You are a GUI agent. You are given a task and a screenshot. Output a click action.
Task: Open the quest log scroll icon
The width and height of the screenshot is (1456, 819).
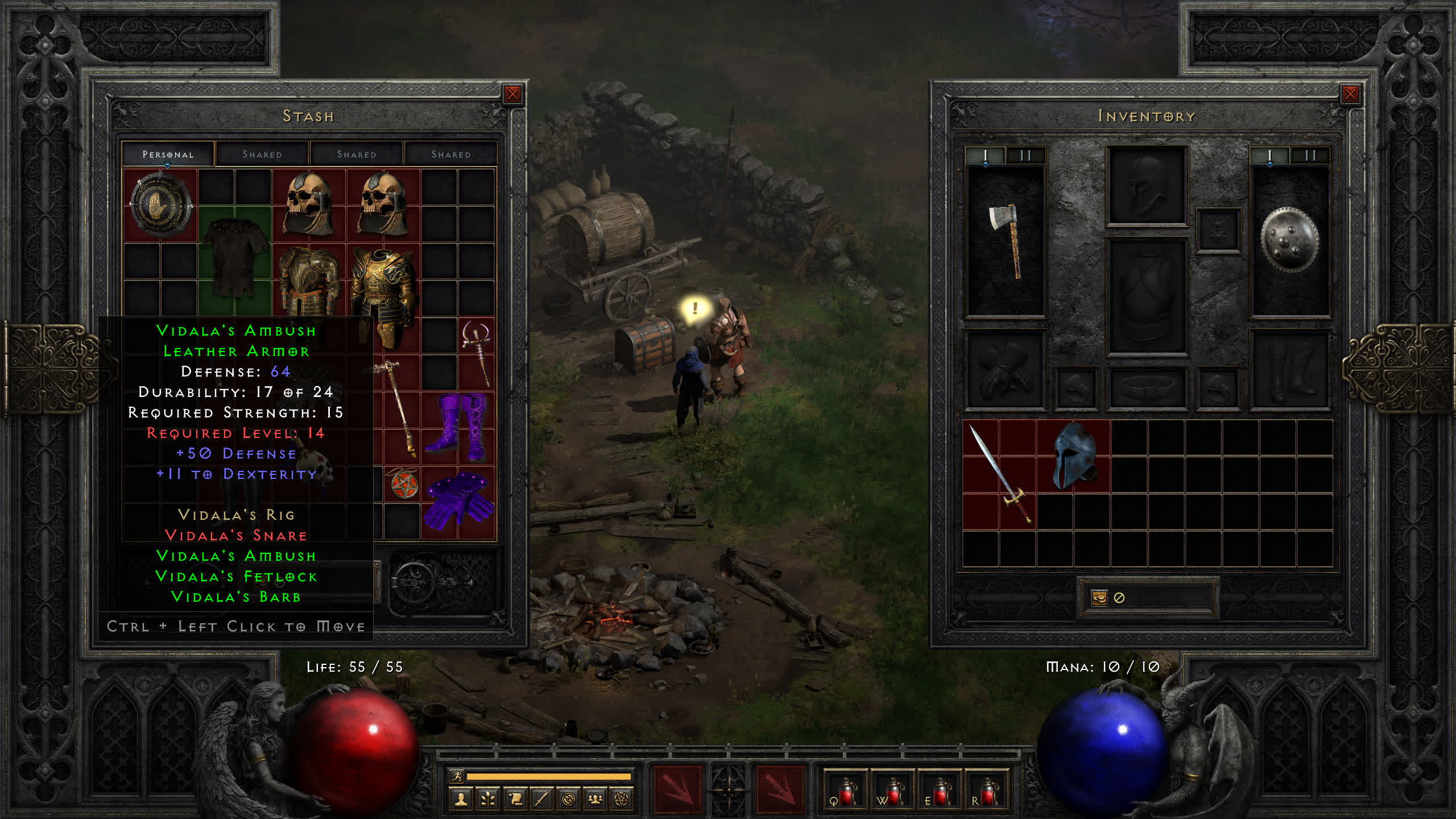coord(515,800)
